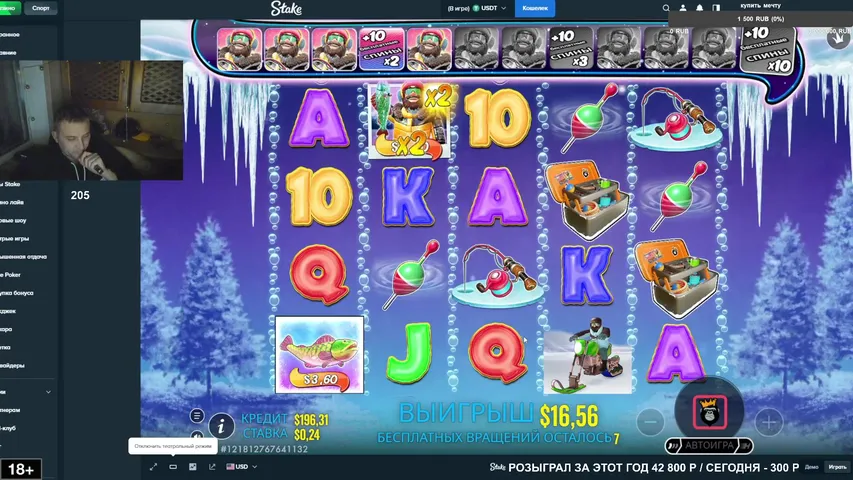The width and height of the screenshot is (853, 480).
Task: Open the slot info button
Action: click(221, 424)
